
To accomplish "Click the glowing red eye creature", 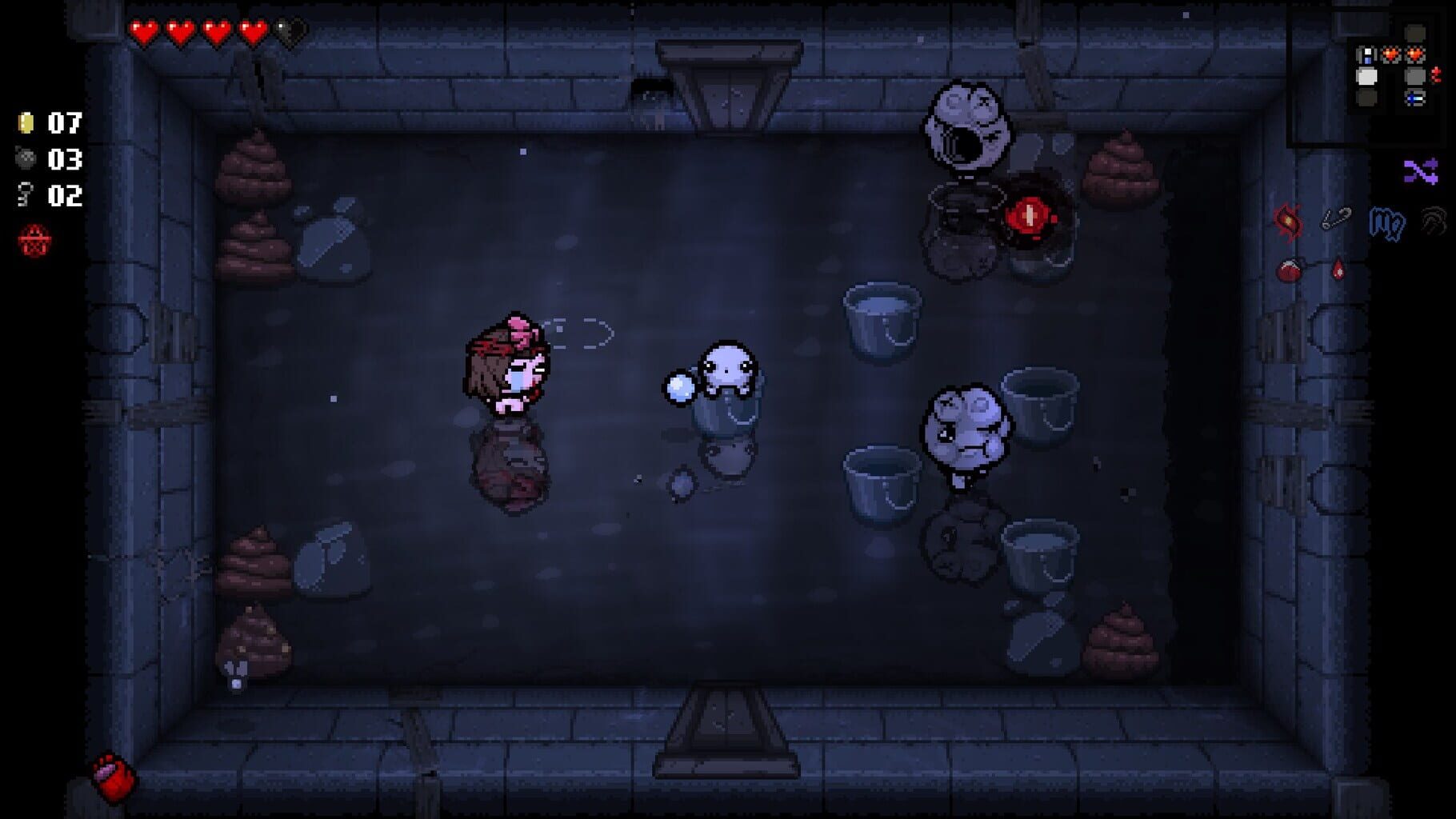I will [1031, 216].
